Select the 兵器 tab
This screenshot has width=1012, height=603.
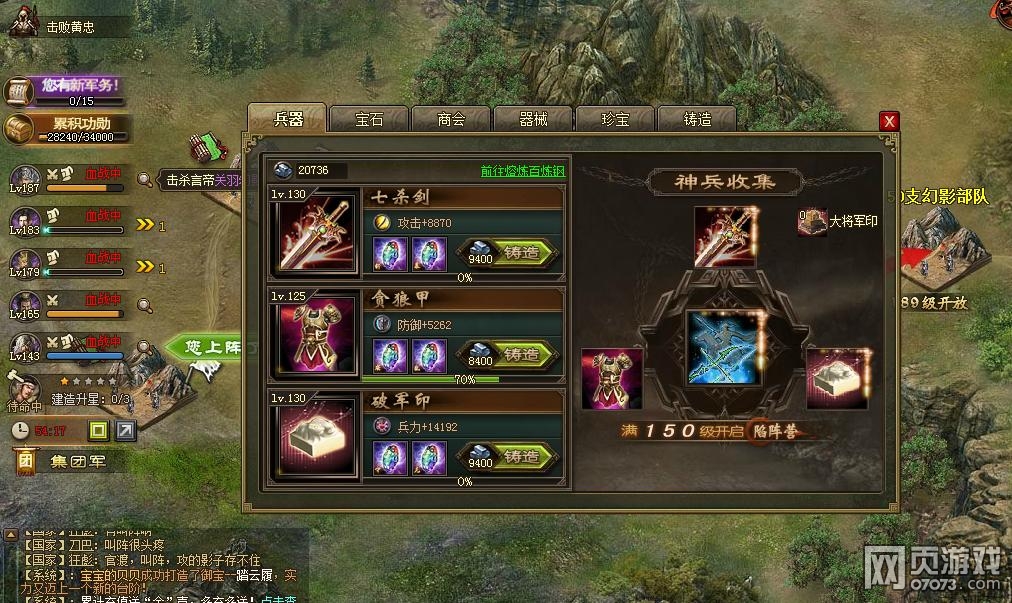click(x=287, y=119)
